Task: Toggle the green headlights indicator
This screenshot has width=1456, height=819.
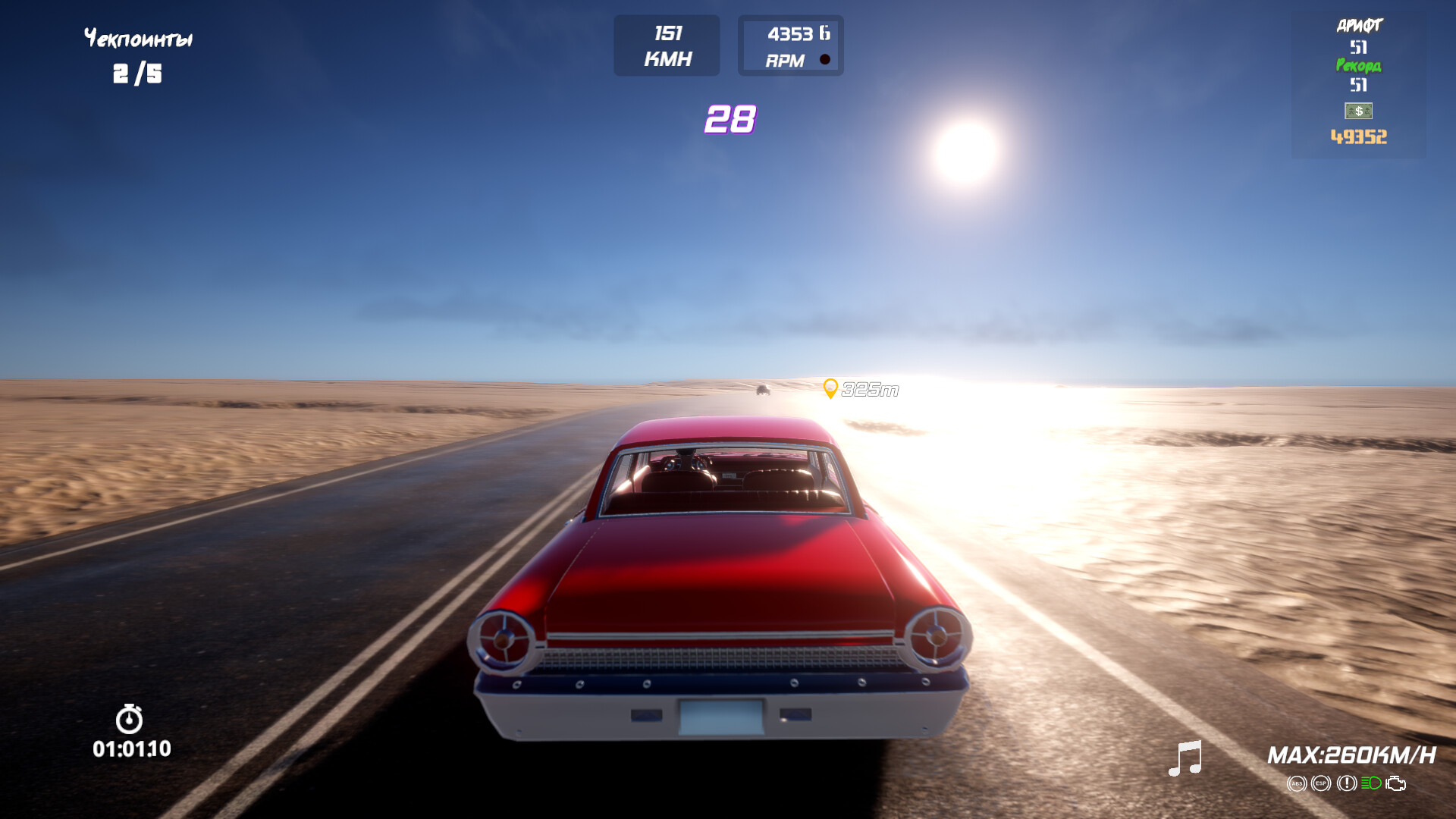Action: pos(1371,783)
